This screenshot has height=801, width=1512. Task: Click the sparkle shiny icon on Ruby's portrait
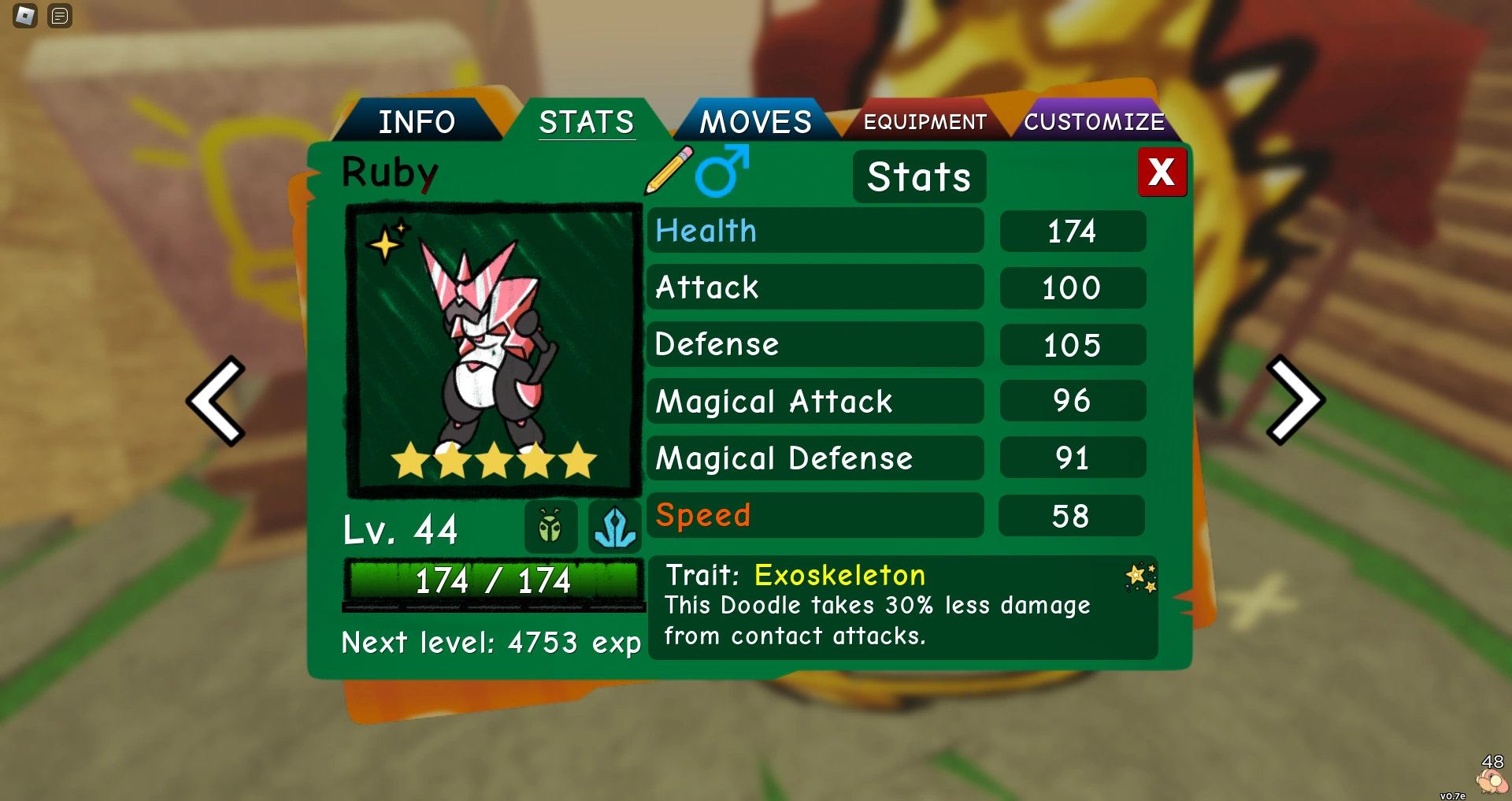coord(385,243)
